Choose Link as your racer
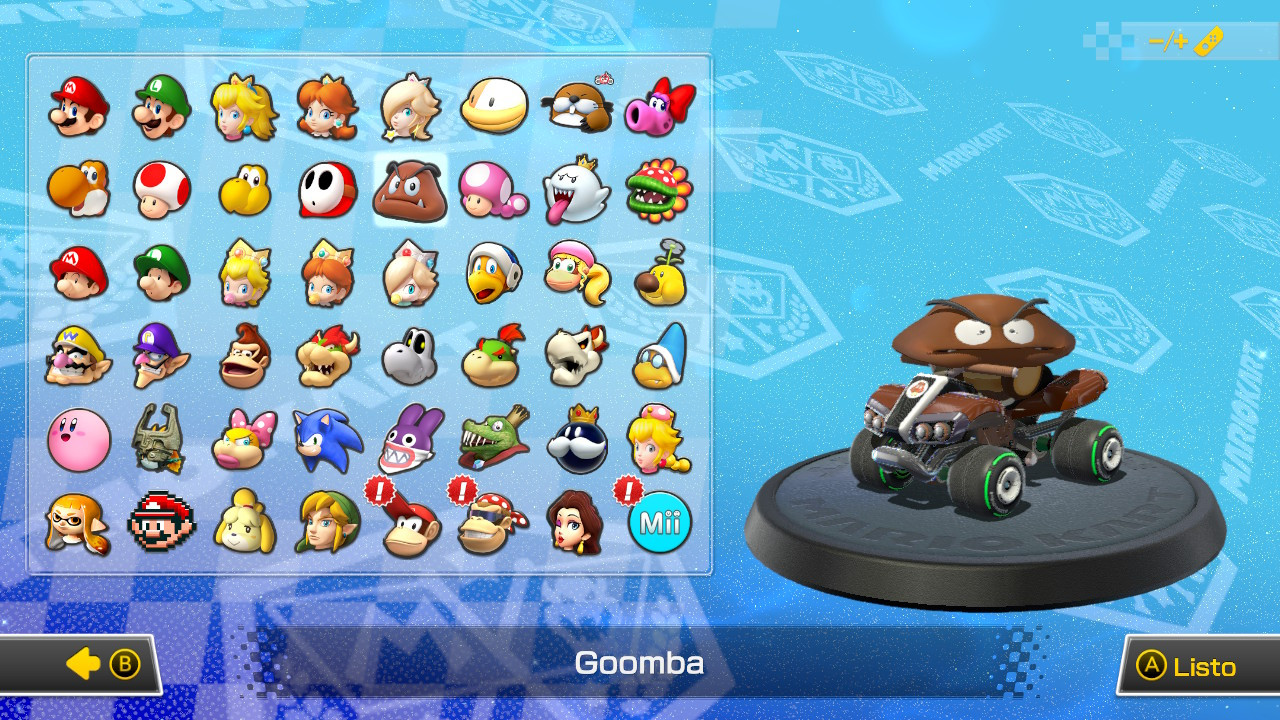This screenshot has width=1280, height=720. click(327, 519)
